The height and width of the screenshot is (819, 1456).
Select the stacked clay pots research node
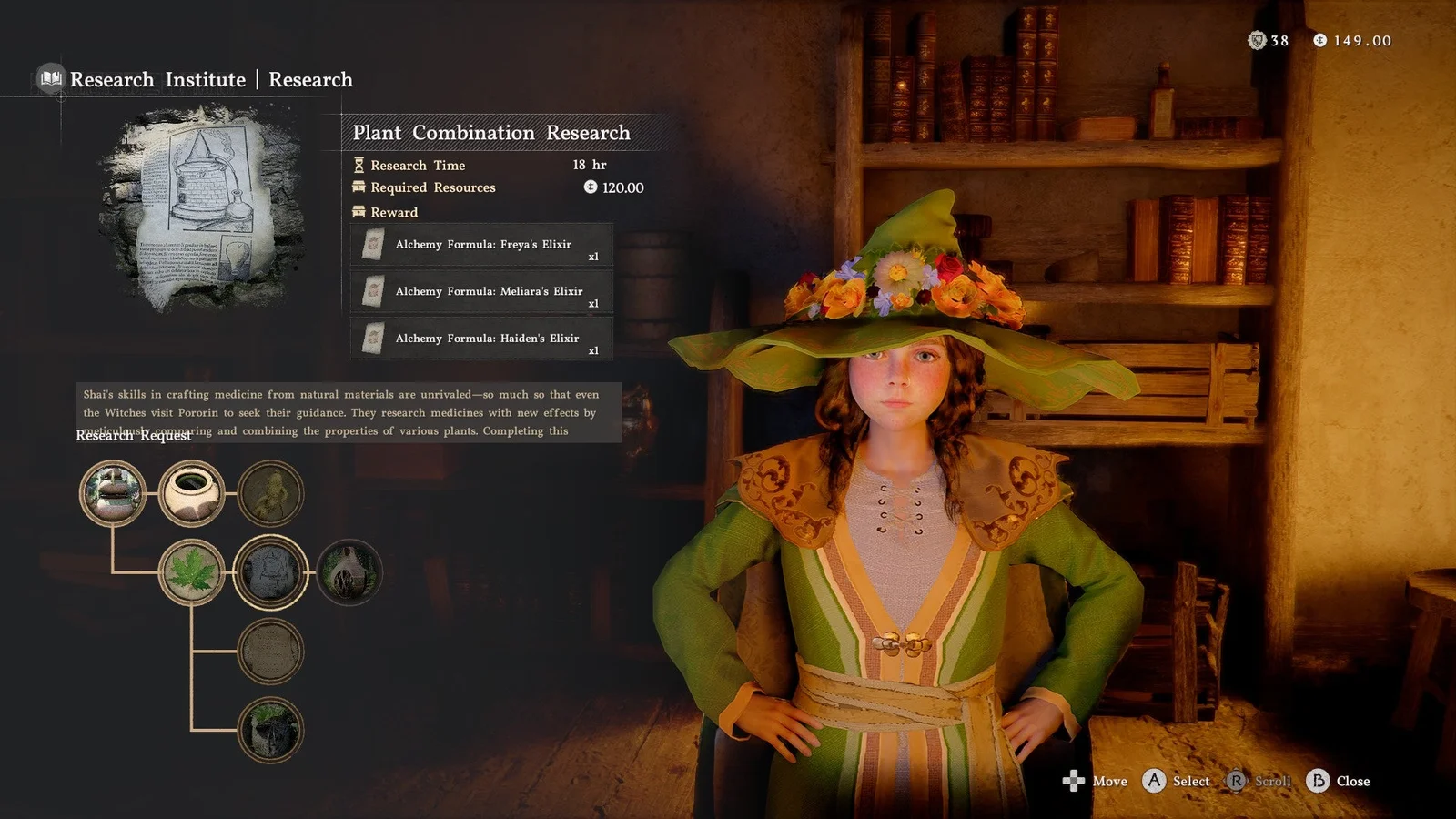point(113,493)
